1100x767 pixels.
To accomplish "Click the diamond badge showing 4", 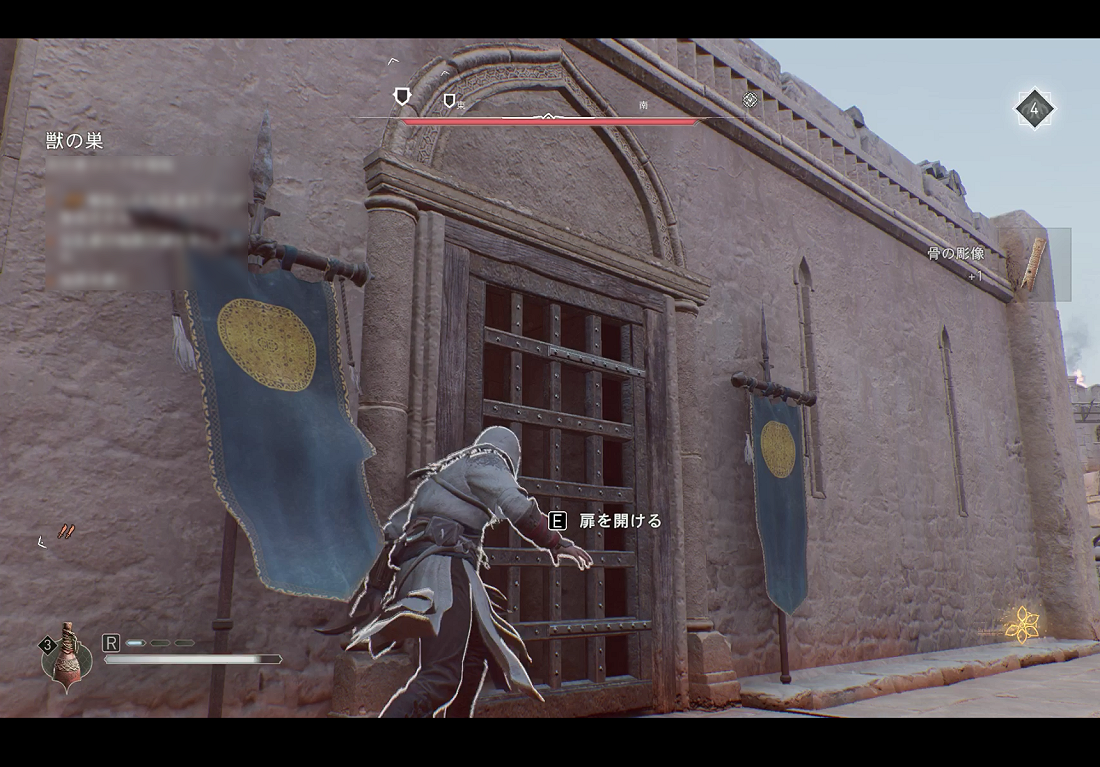I will coord(1034,109).
